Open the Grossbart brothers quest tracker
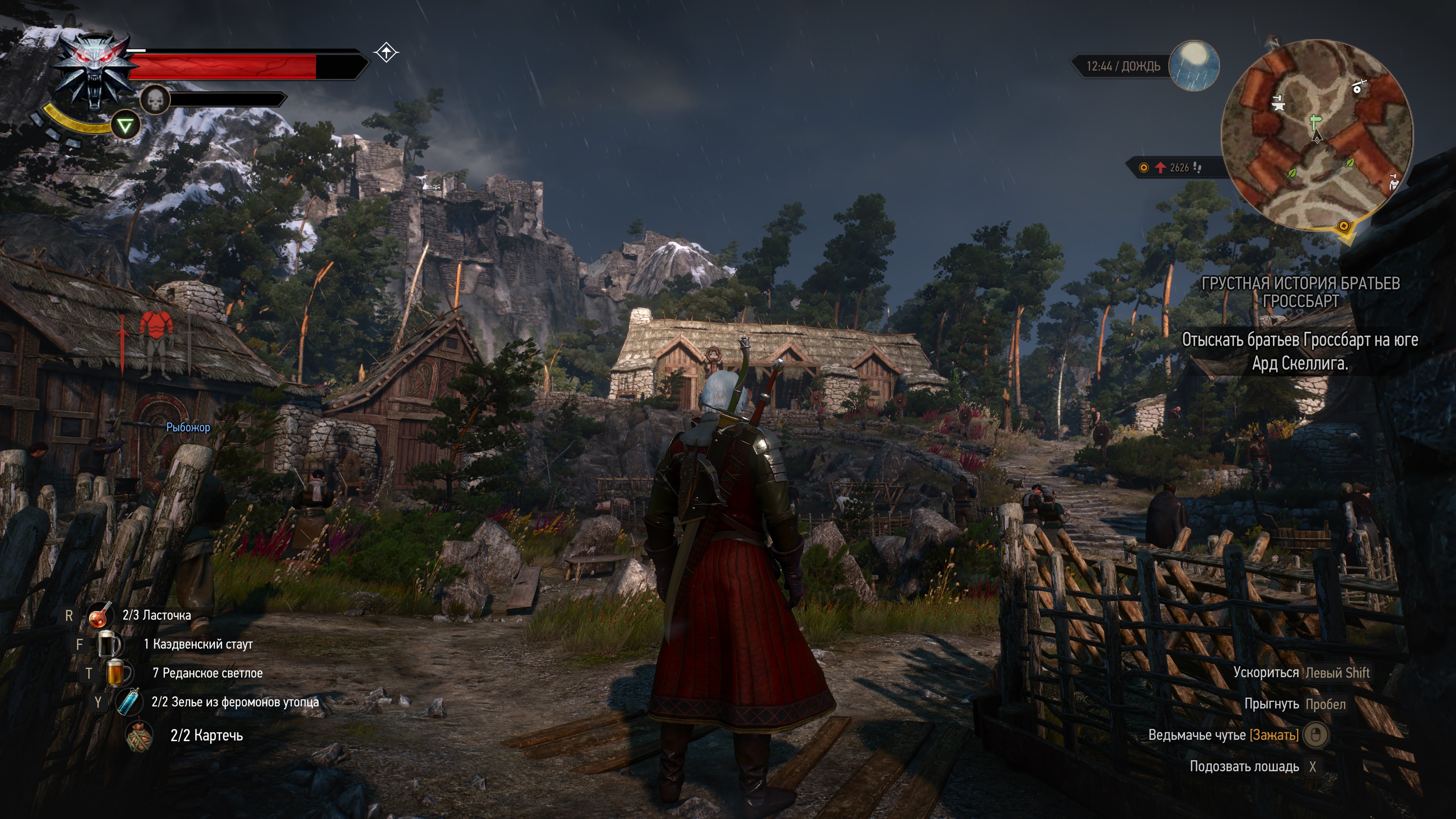1456x819 pixels. click(1300, 292)
